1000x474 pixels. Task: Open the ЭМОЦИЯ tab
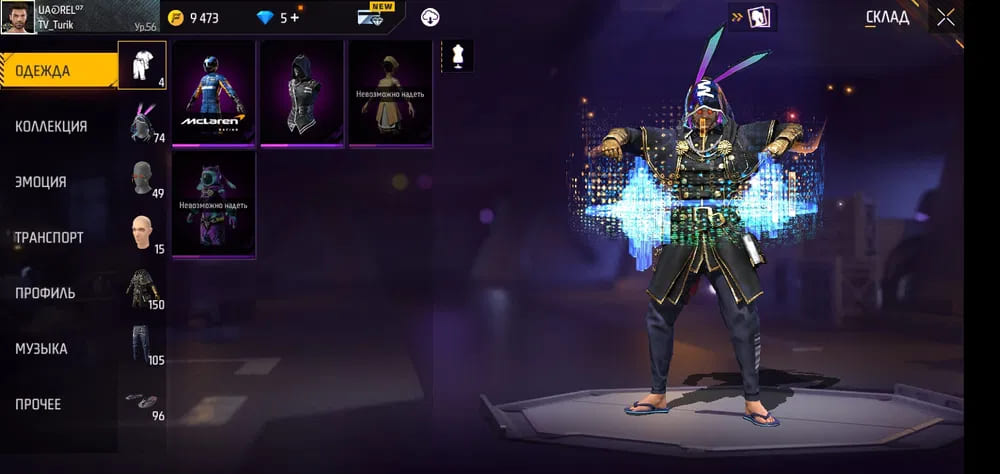coord(41,182)
